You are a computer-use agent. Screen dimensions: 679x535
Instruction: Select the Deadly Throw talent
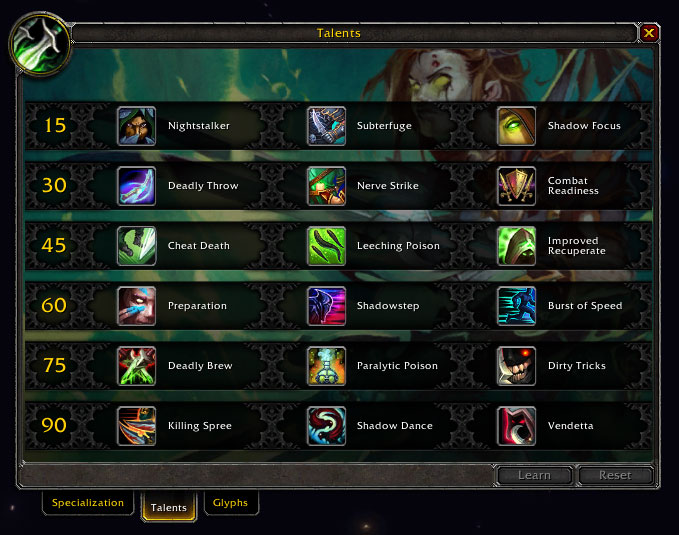(x=137, y=186)
